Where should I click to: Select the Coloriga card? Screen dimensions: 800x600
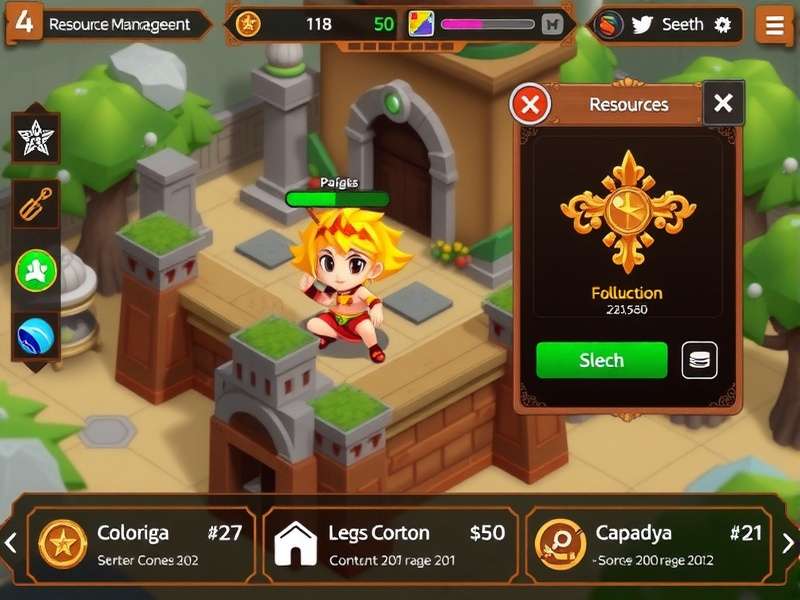tap(141, 544)
